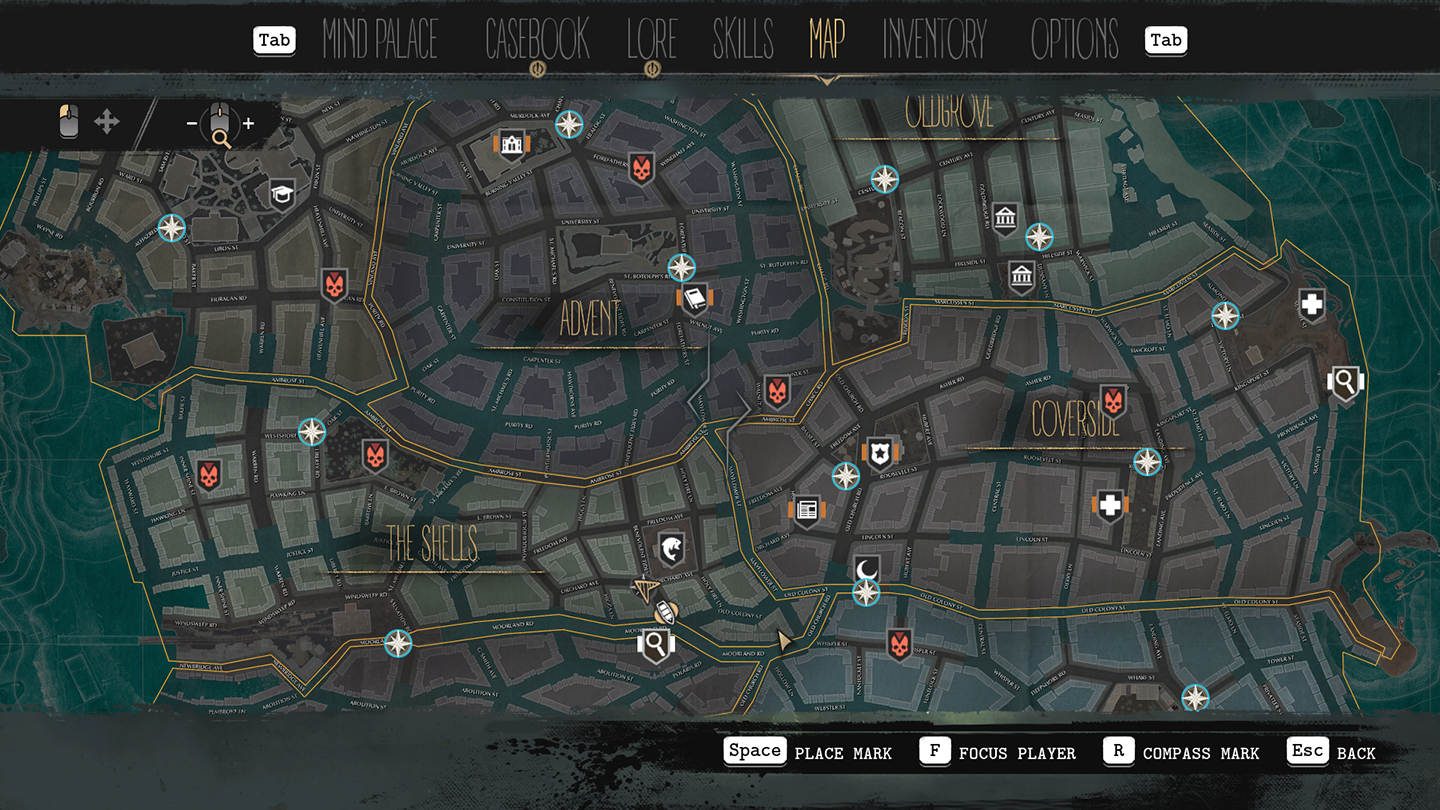Choose the shark emblem marker in The Shells
Viewport: 1440px width, 810px height.
click(671, 549)
